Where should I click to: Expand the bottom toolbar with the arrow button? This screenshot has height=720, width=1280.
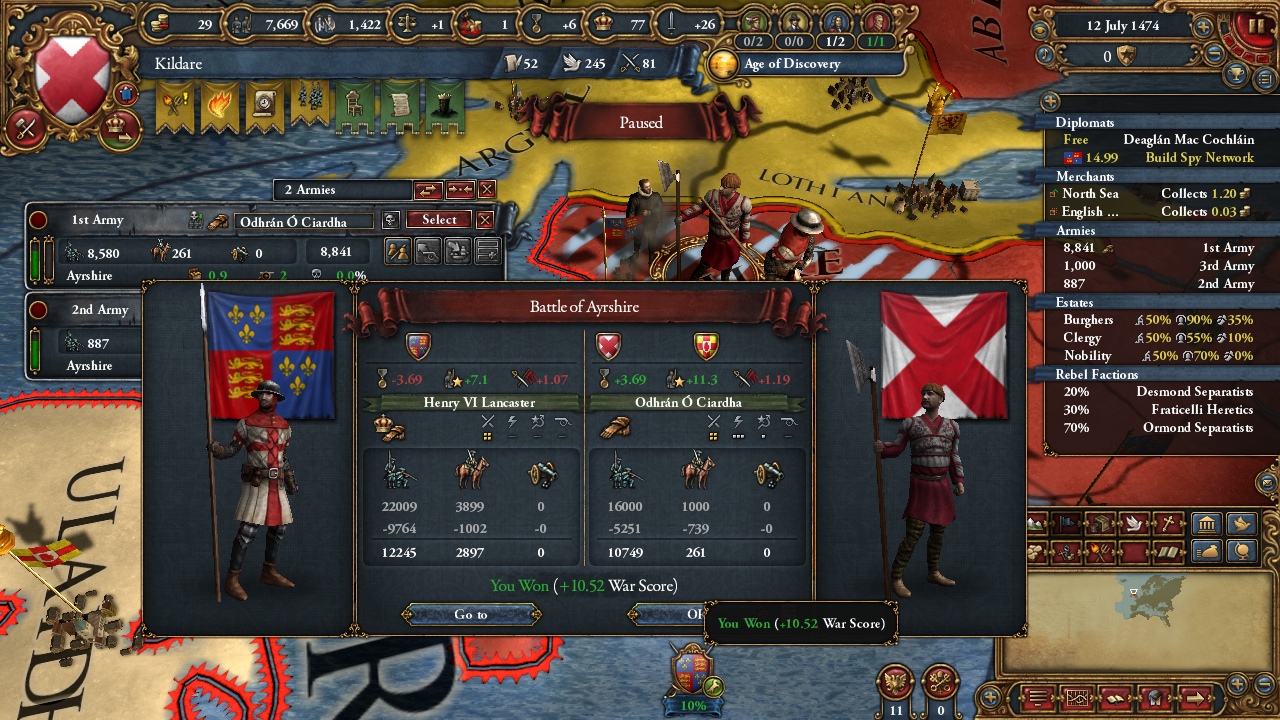tap(1195, 696)
